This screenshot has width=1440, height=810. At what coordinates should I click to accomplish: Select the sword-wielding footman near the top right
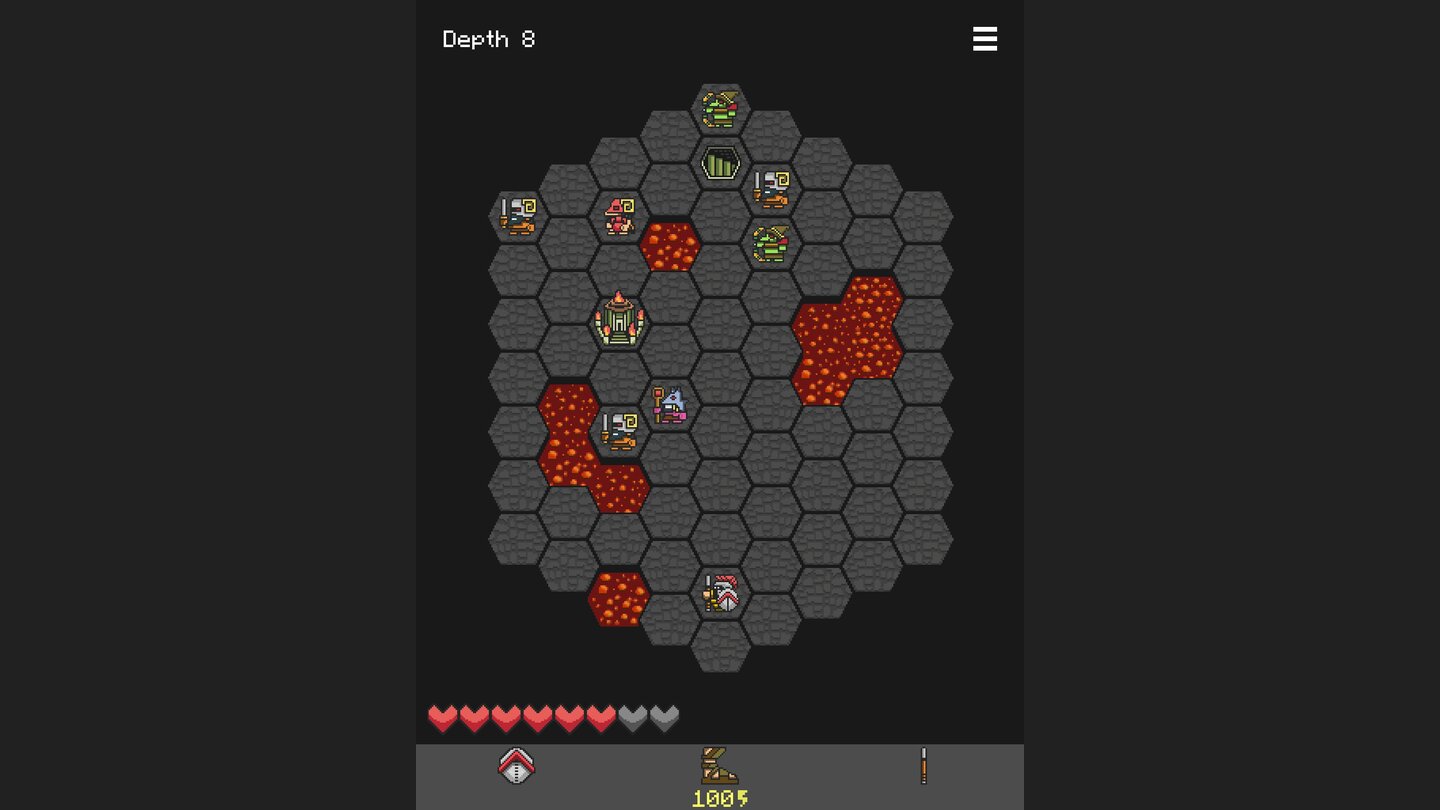tap(772, 189)
